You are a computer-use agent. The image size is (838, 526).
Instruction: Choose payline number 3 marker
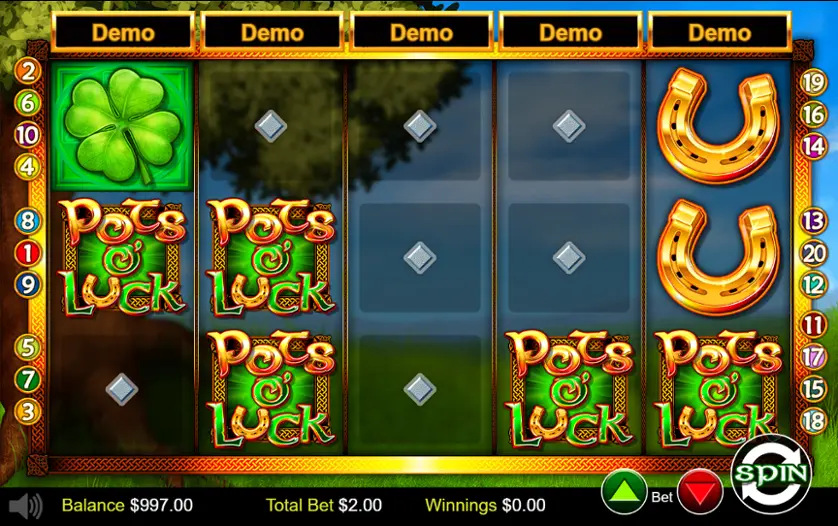click(x=28, y=411)
